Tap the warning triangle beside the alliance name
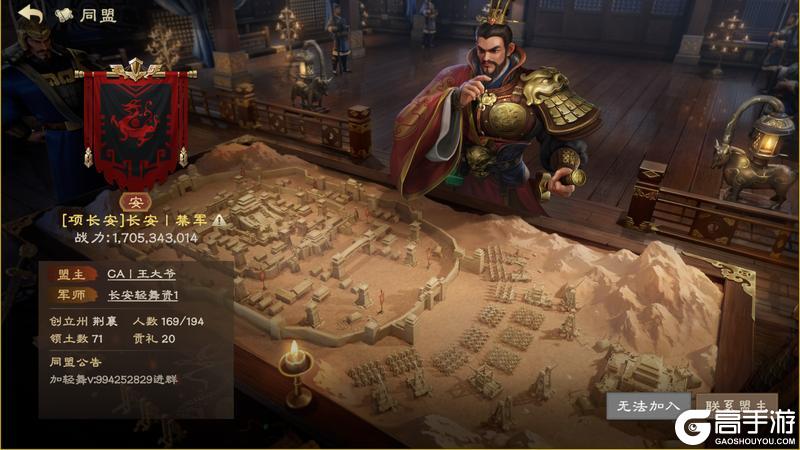This screenshot has height=450, width=800. pos(219,220)
